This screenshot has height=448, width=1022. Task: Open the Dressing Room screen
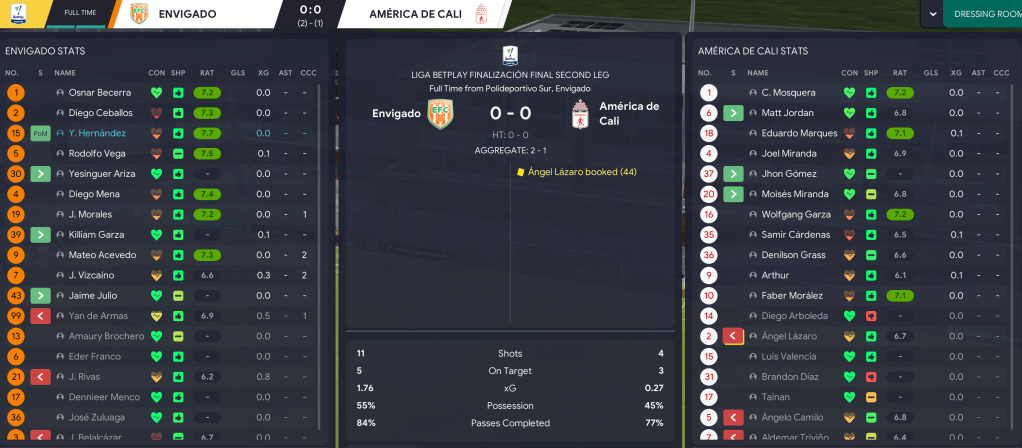coord(985,14)
